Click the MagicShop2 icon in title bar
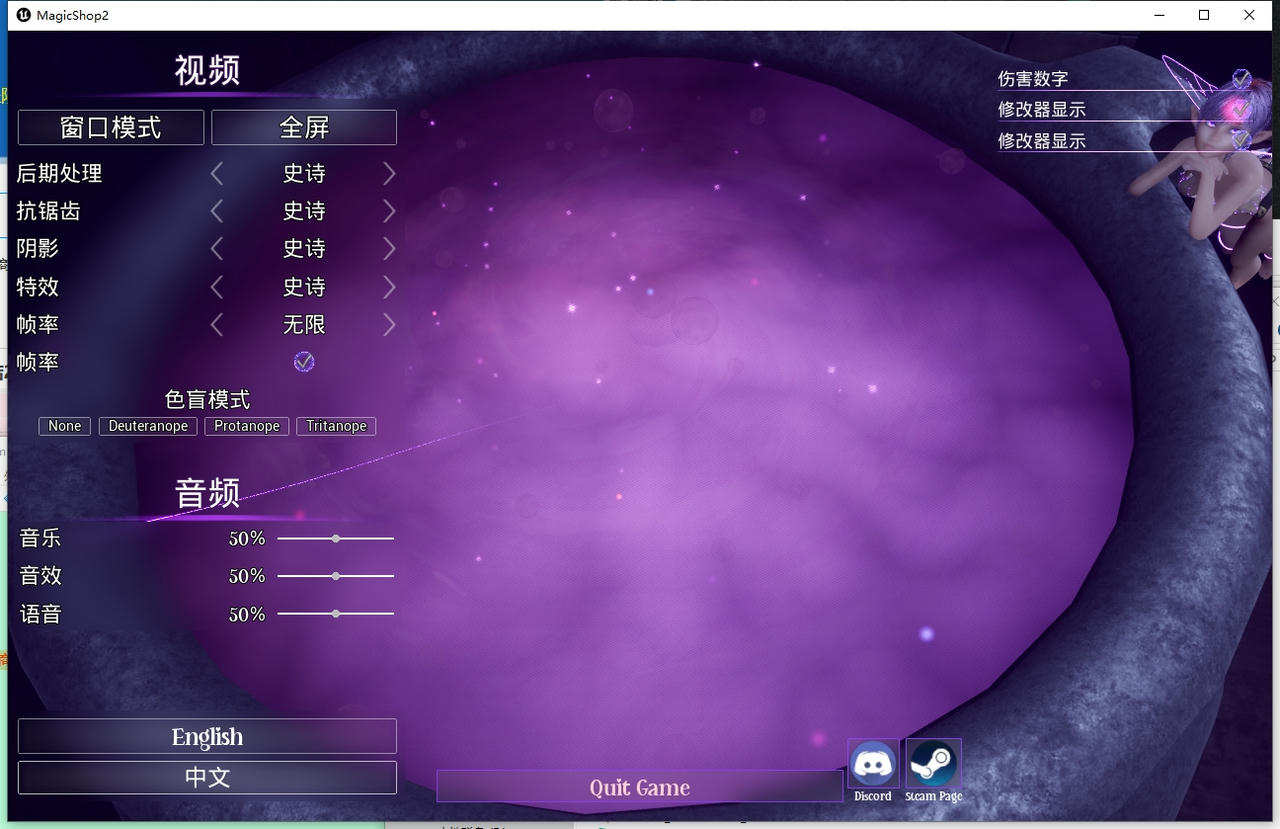This screenshot has width=1280, height=829. pyautogui.click(x=22, y=15)
